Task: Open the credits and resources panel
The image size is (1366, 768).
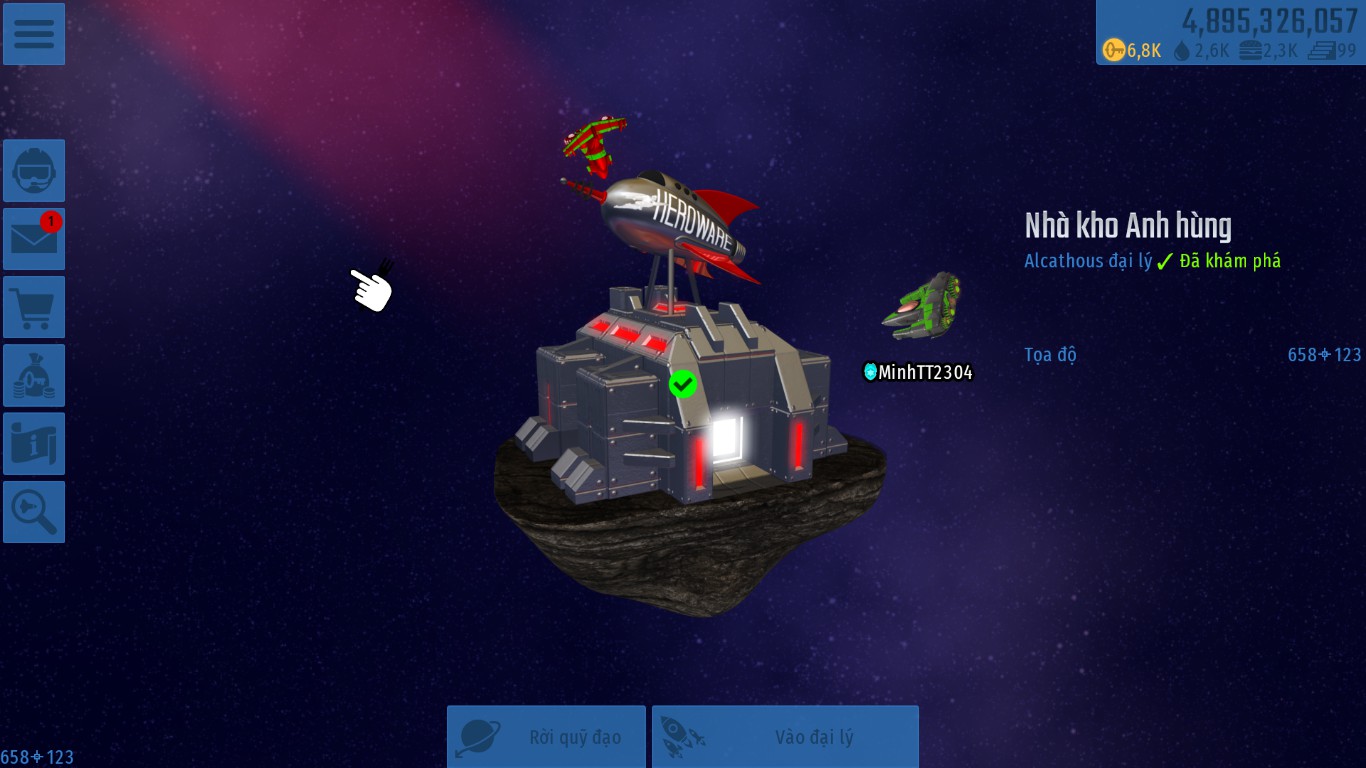Action: tap(1230, 33)
